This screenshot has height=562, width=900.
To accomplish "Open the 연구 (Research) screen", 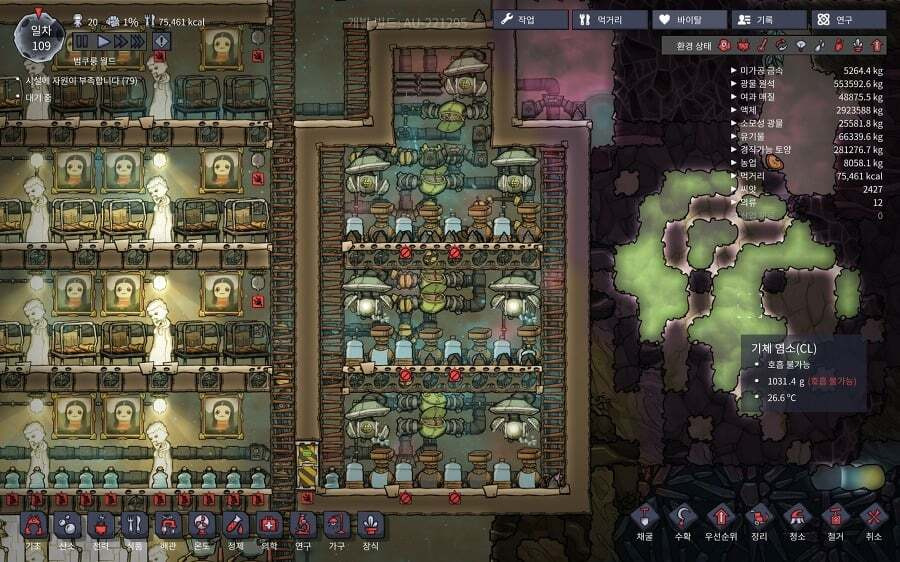I will point(848,19).
